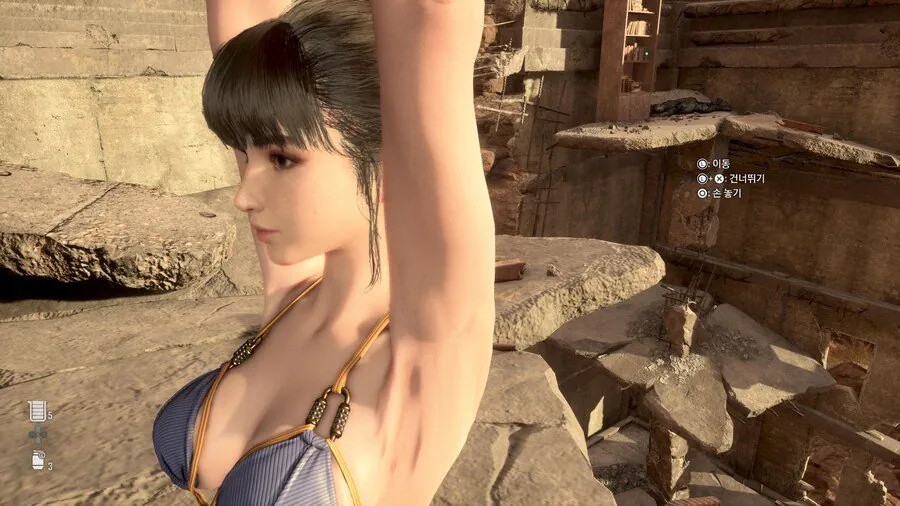The image size is (900, 506).
Task: Select the grenade item icon
Action: (37, 461)
